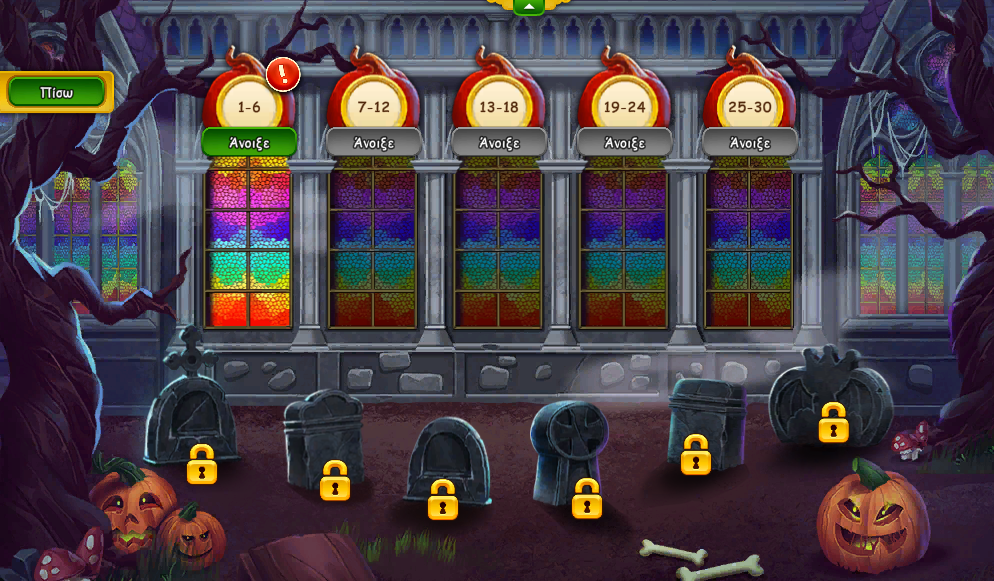Image resolution: width=994 pixels, height=581 pixels.
Task: Click the red exclamation alert badge
Action: [x=284, y=74]
